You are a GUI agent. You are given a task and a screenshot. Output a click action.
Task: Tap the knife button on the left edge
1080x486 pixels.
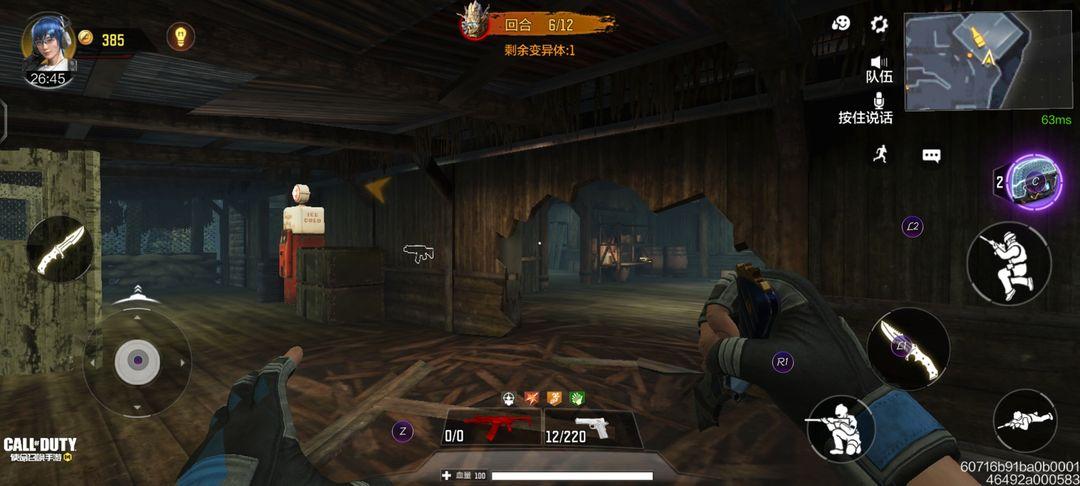pos(61,249)
